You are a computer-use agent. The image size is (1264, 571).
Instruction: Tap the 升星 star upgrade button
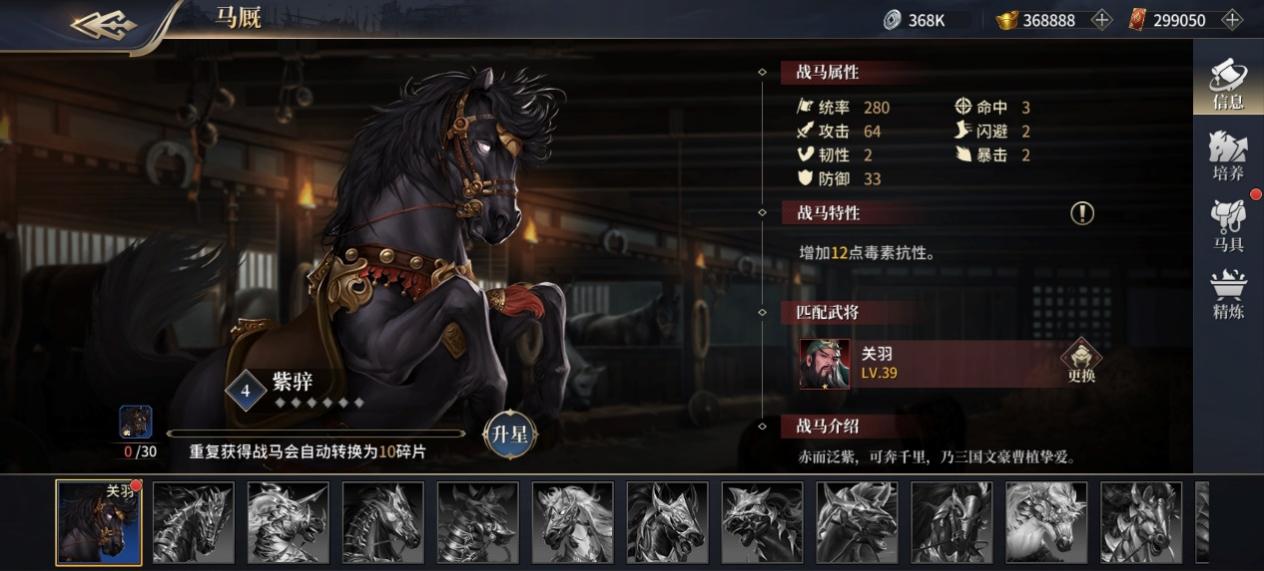[510, 434]
